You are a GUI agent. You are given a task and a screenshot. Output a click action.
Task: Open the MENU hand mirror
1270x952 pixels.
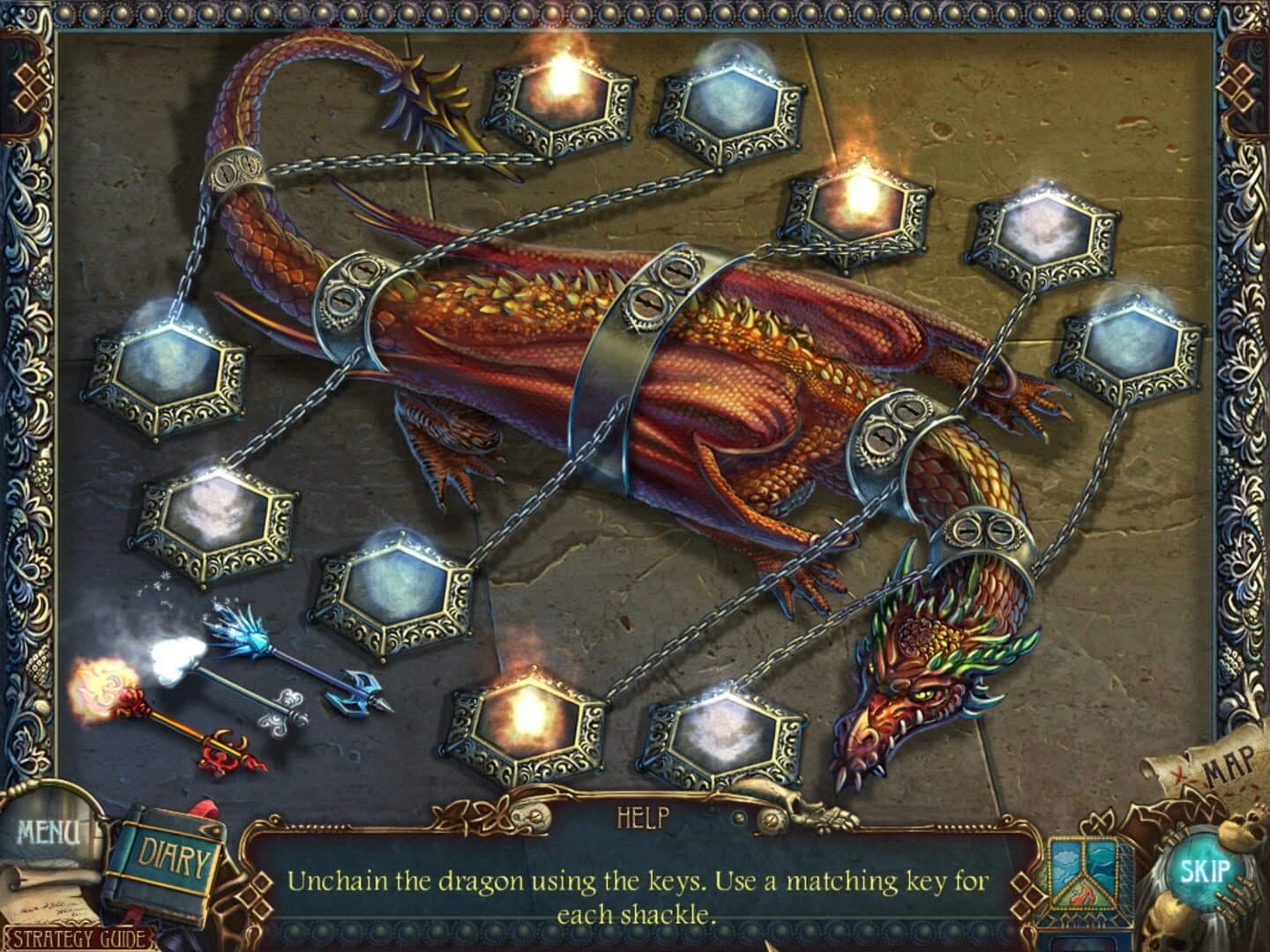pyautogui.click(x=49, y=831)
